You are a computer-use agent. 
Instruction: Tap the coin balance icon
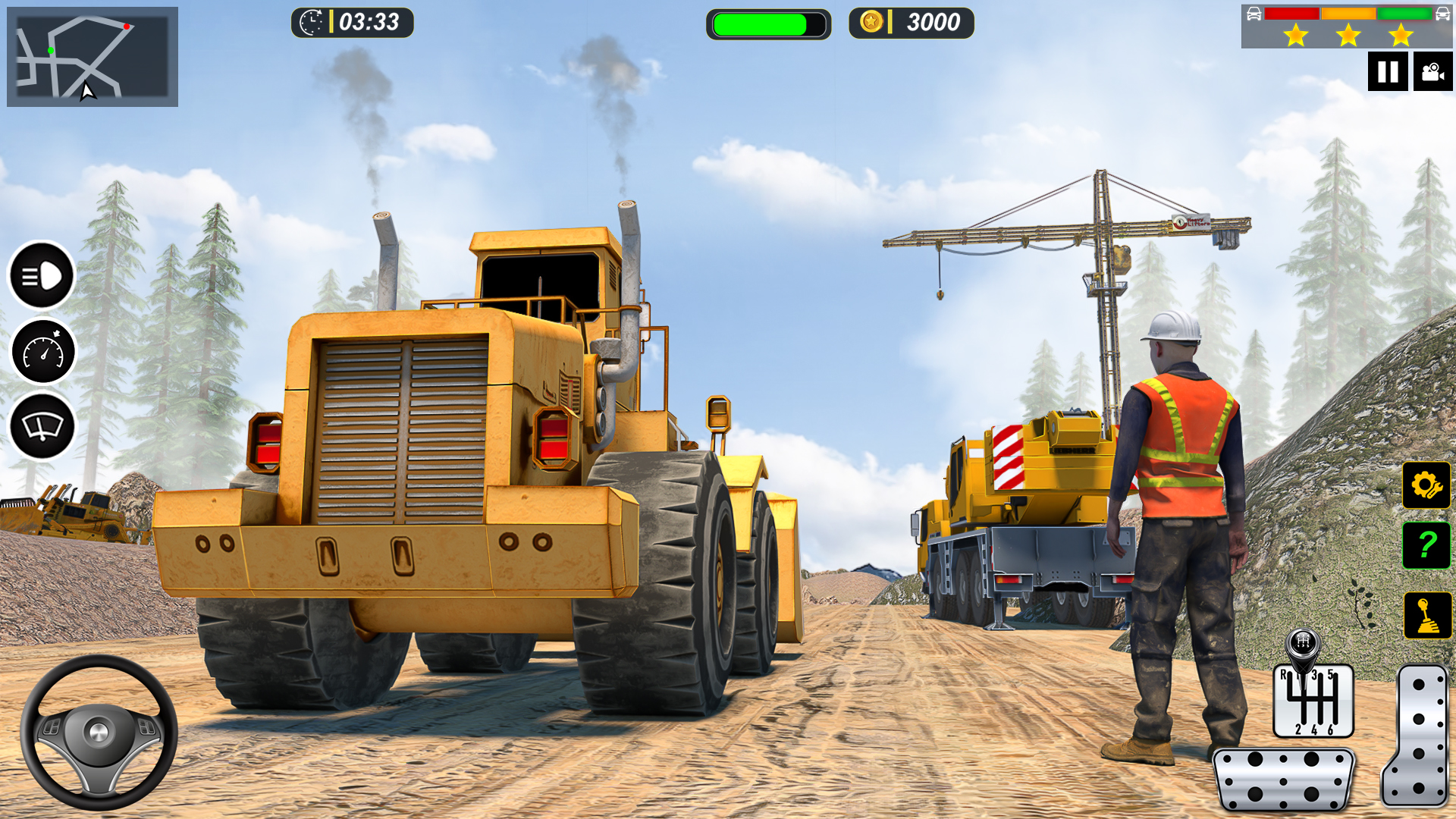pos(871,23)
